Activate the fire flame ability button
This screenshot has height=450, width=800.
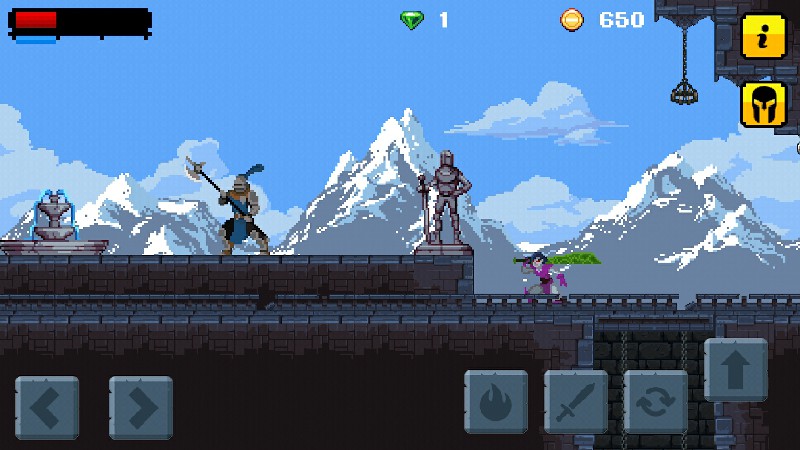[x=496, y=401]
